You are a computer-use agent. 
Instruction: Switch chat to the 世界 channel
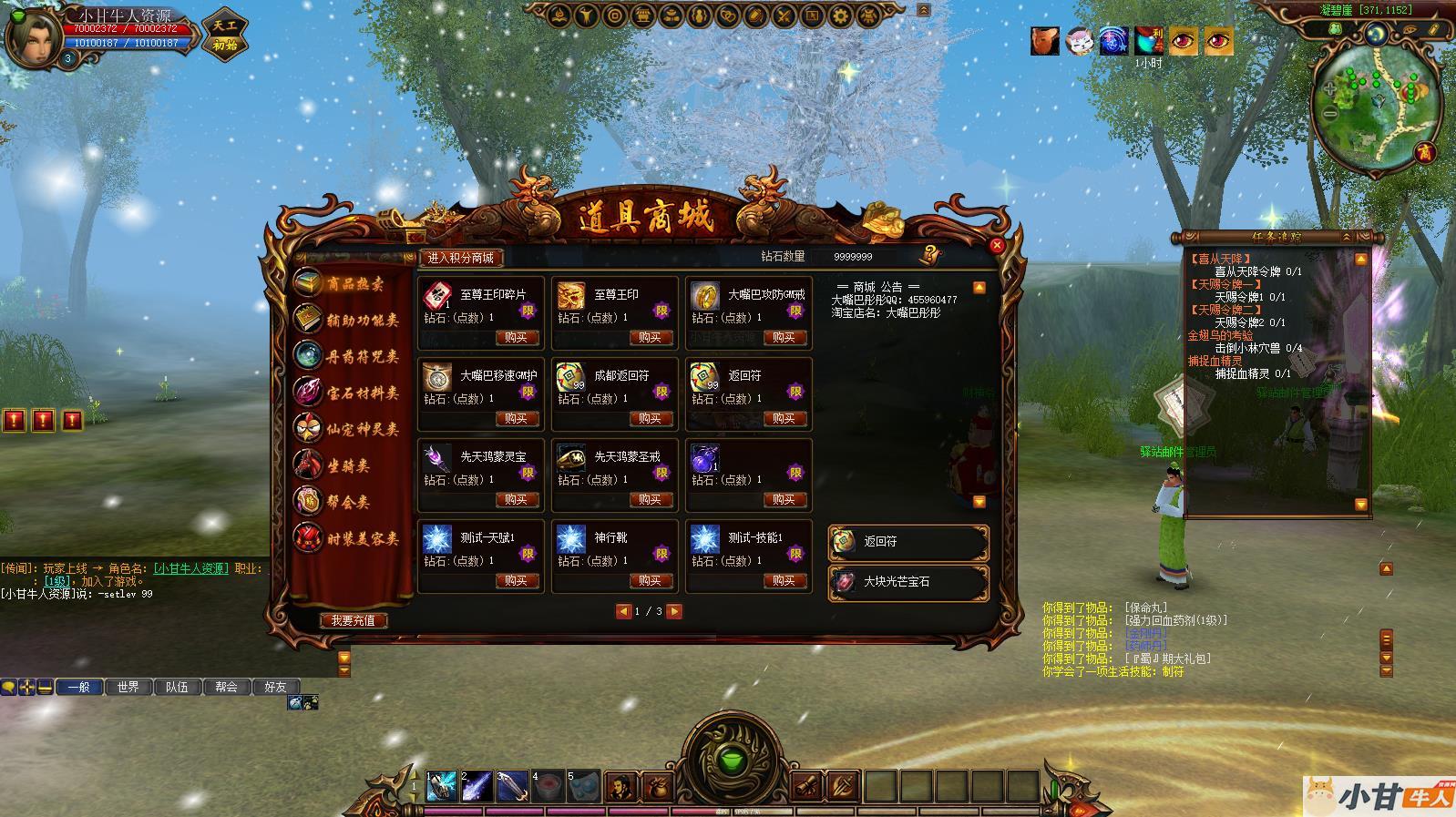[128, 687]
